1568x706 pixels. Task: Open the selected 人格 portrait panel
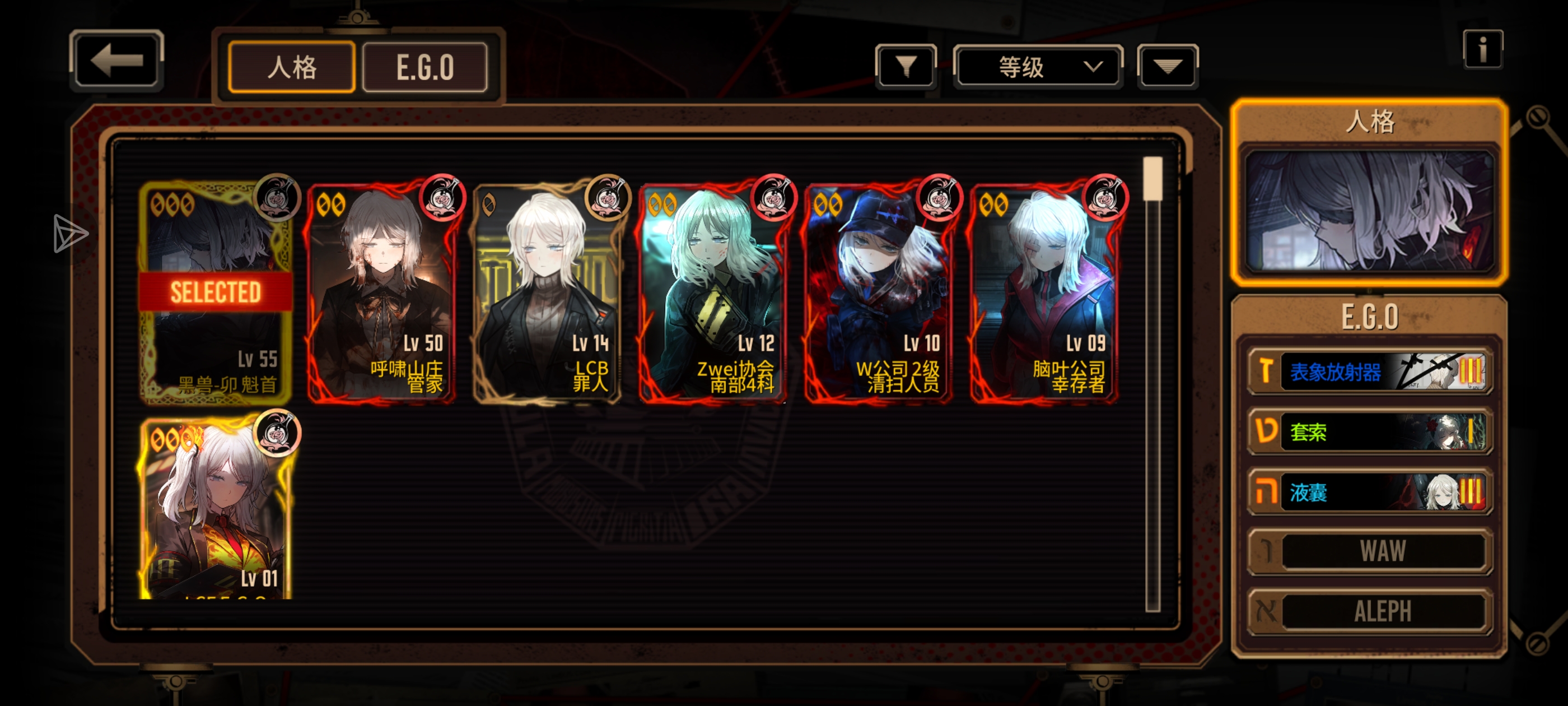point(1369,210)
